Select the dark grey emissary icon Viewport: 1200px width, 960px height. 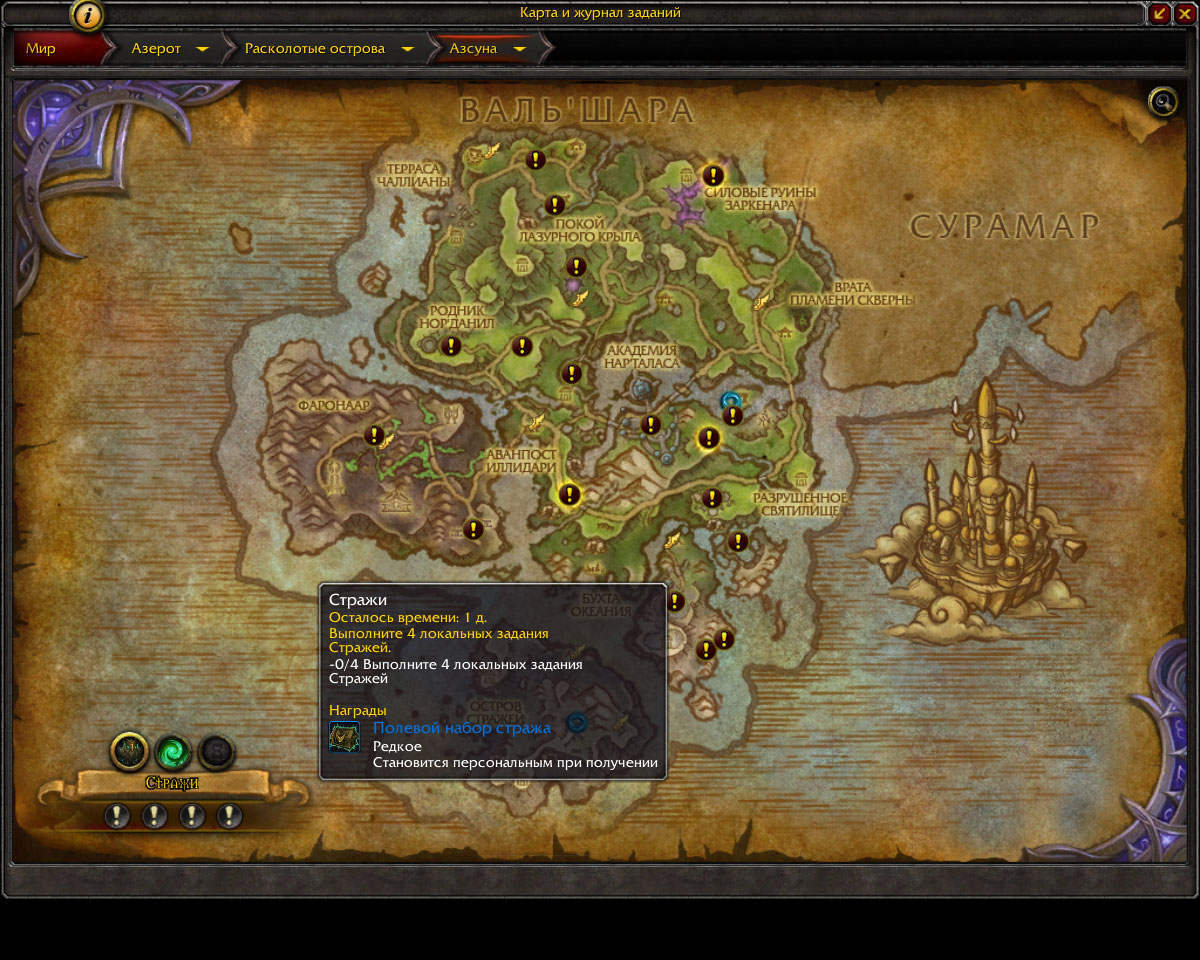point(216,750)
